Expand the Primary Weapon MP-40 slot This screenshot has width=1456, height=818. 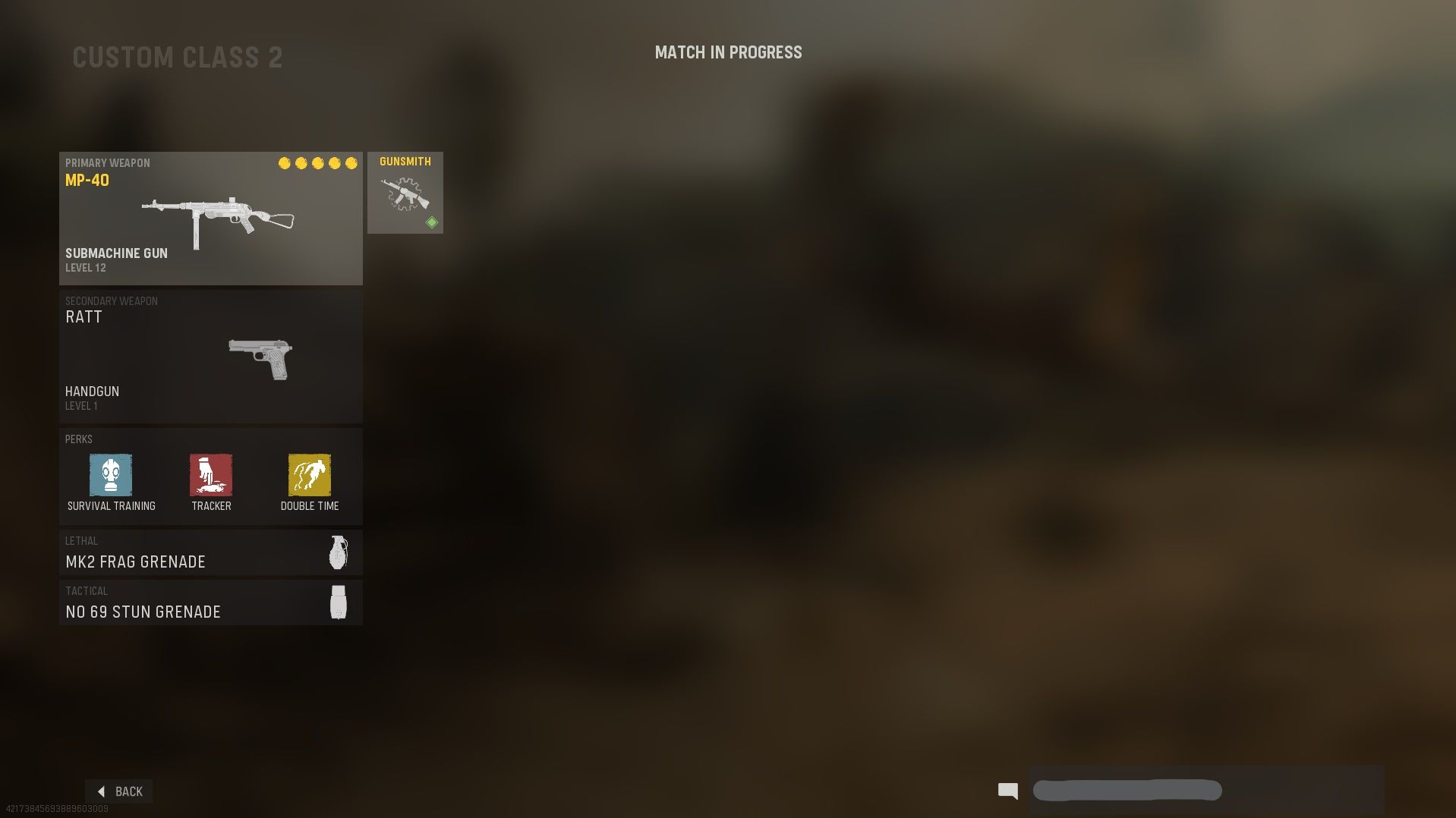tap(210, 218)
